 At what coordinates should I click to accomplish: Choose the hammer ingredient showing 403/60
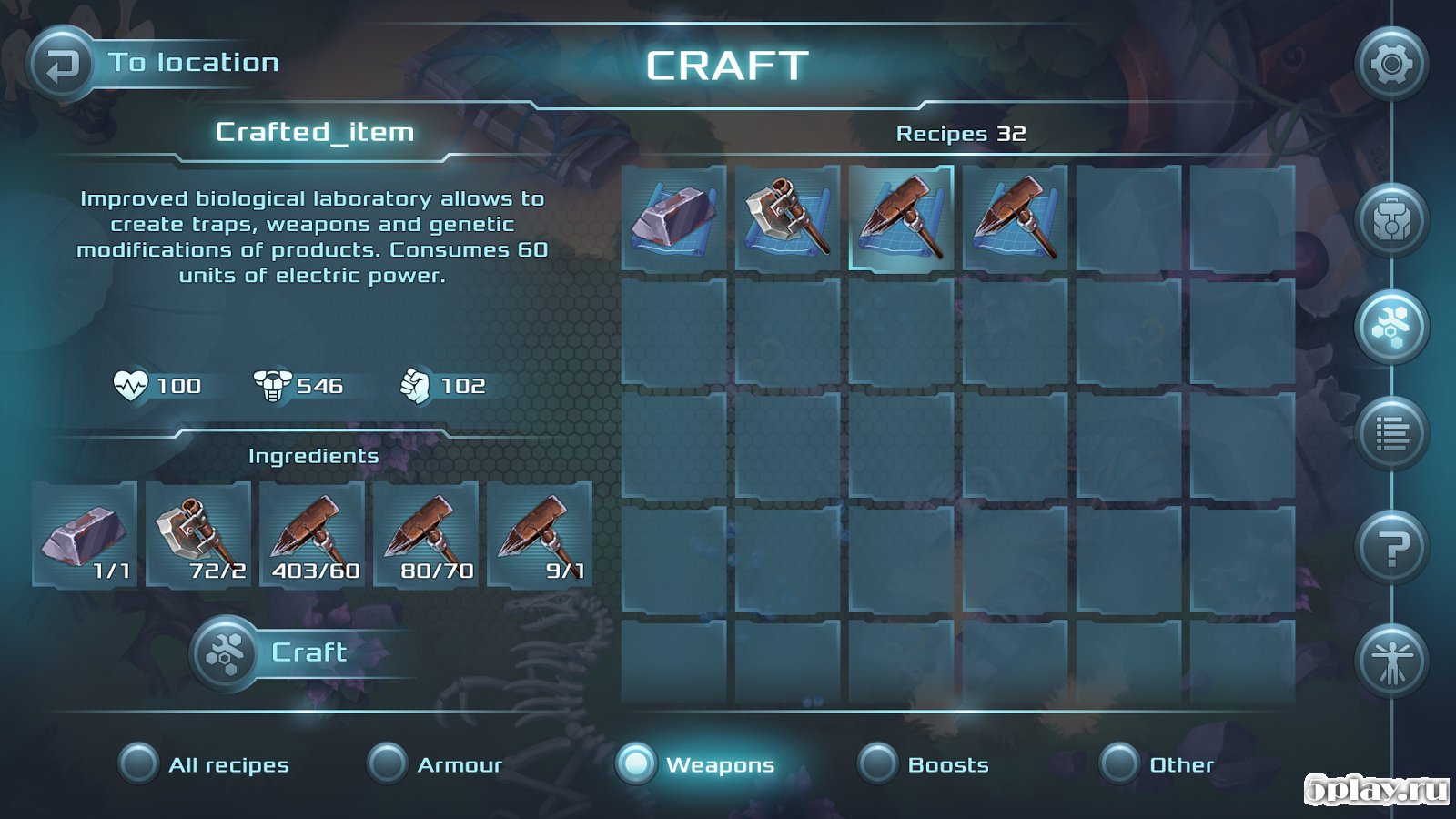[x=312, y=535]
